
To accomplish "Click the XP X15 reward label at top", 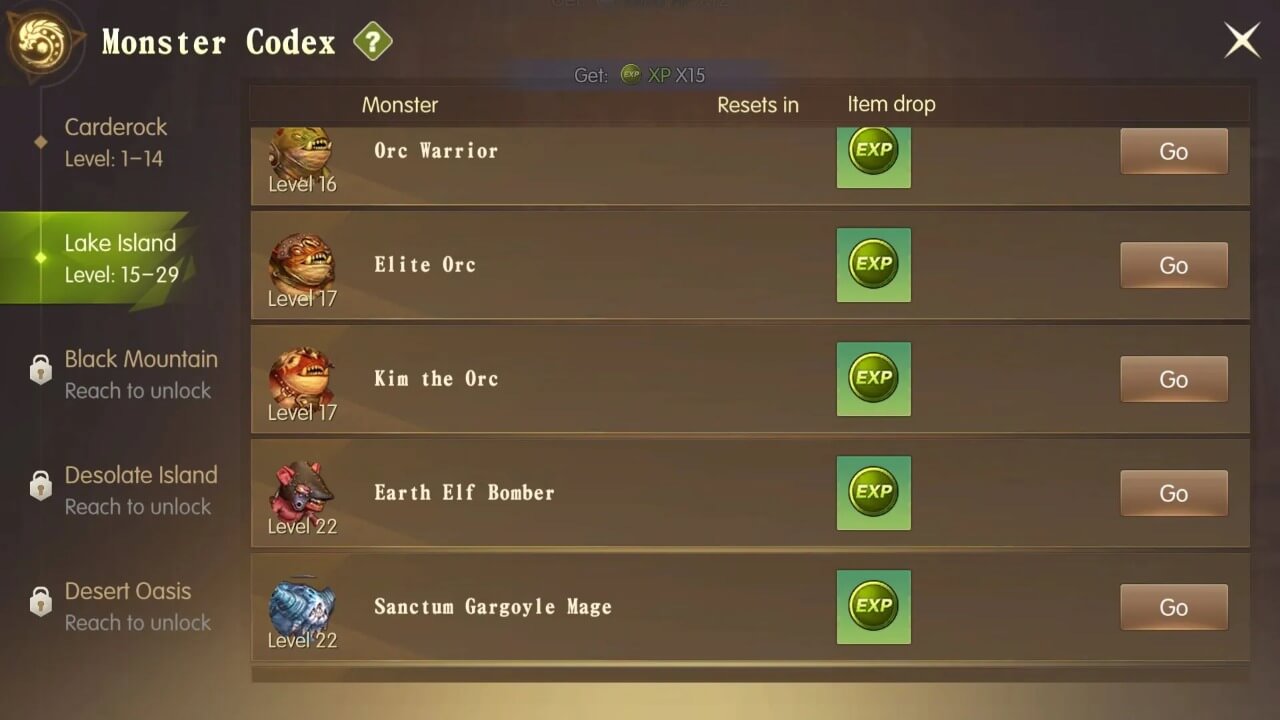I will tap(660, 75).
